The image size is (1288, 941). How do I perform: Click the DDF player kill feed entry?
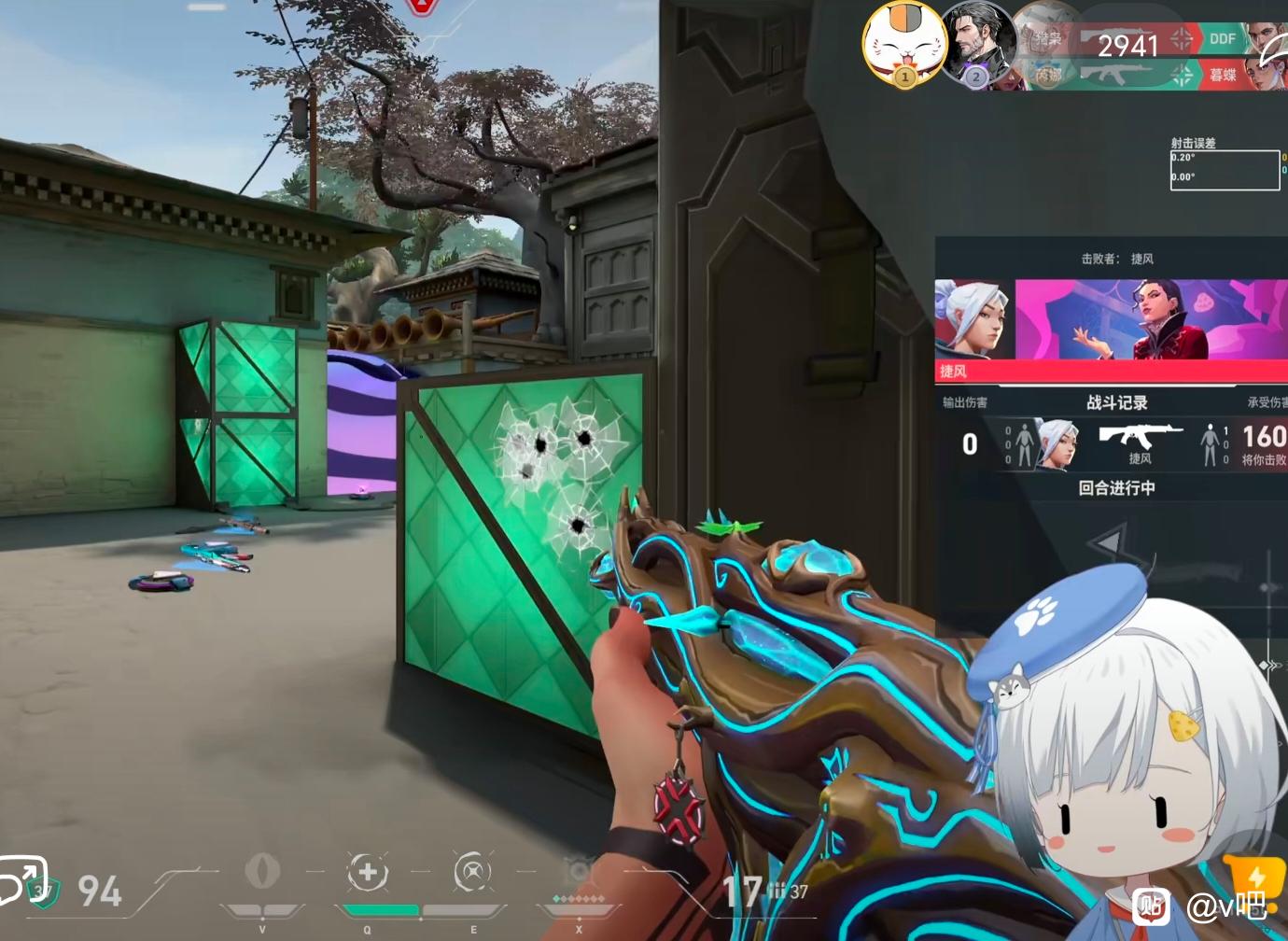click(x=1222, y=39)
